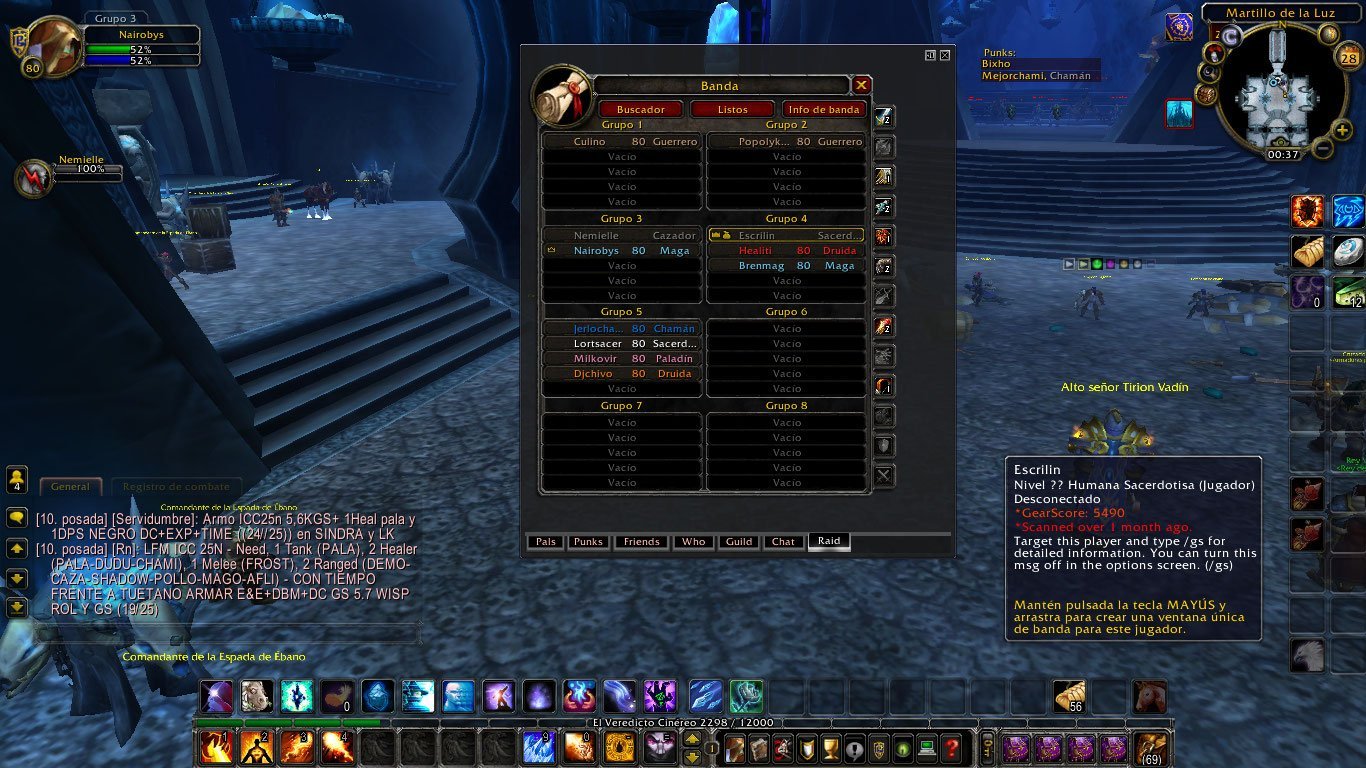This screenshot has width=1366, height=768.
Task: Pick Milkovir the Paladín in Grupo 5
Action: [x=621, y=359]
